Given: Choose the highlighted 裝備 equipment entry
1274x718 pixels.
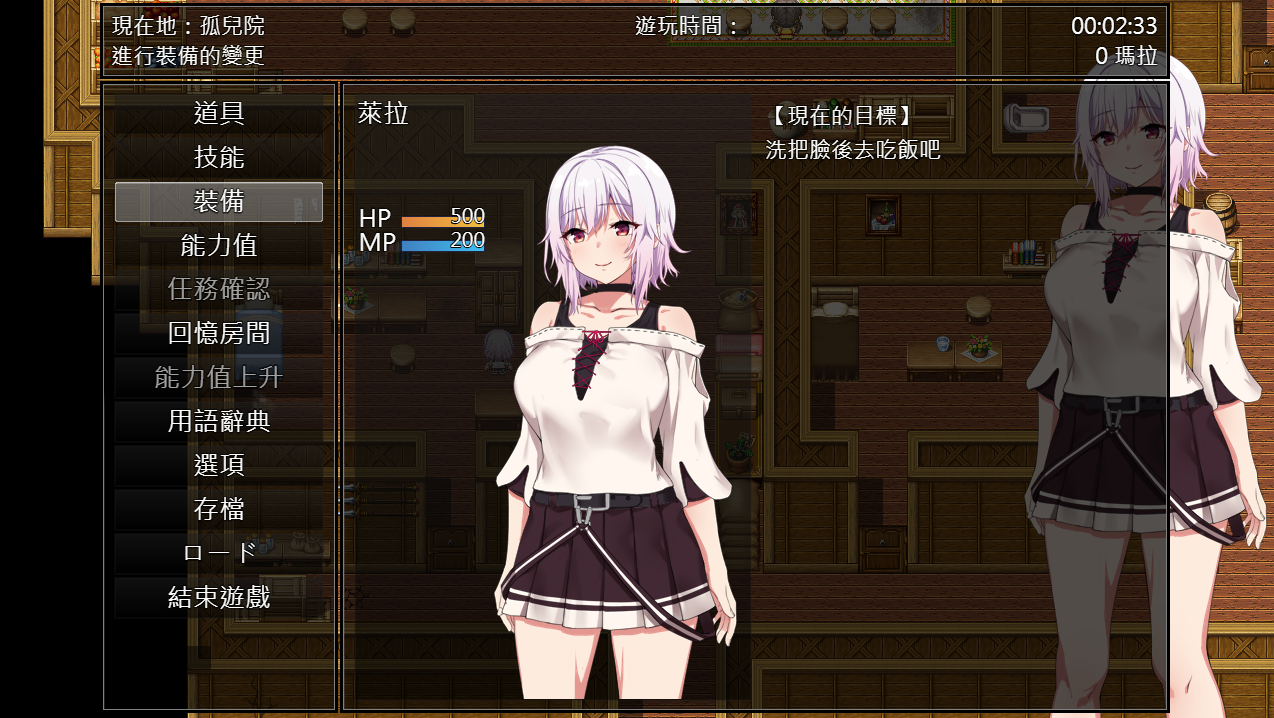Looking at the screenshot, I should pyautogui.click(x=219, y=202).
